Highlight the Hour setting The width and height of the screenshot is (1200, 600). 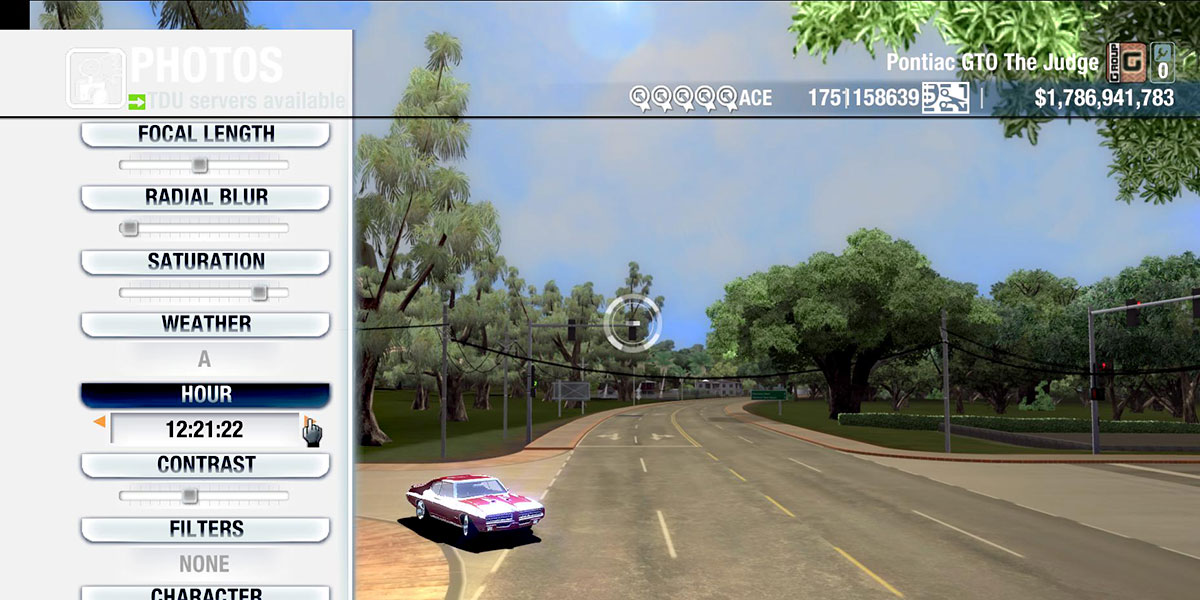click(205, 395)
